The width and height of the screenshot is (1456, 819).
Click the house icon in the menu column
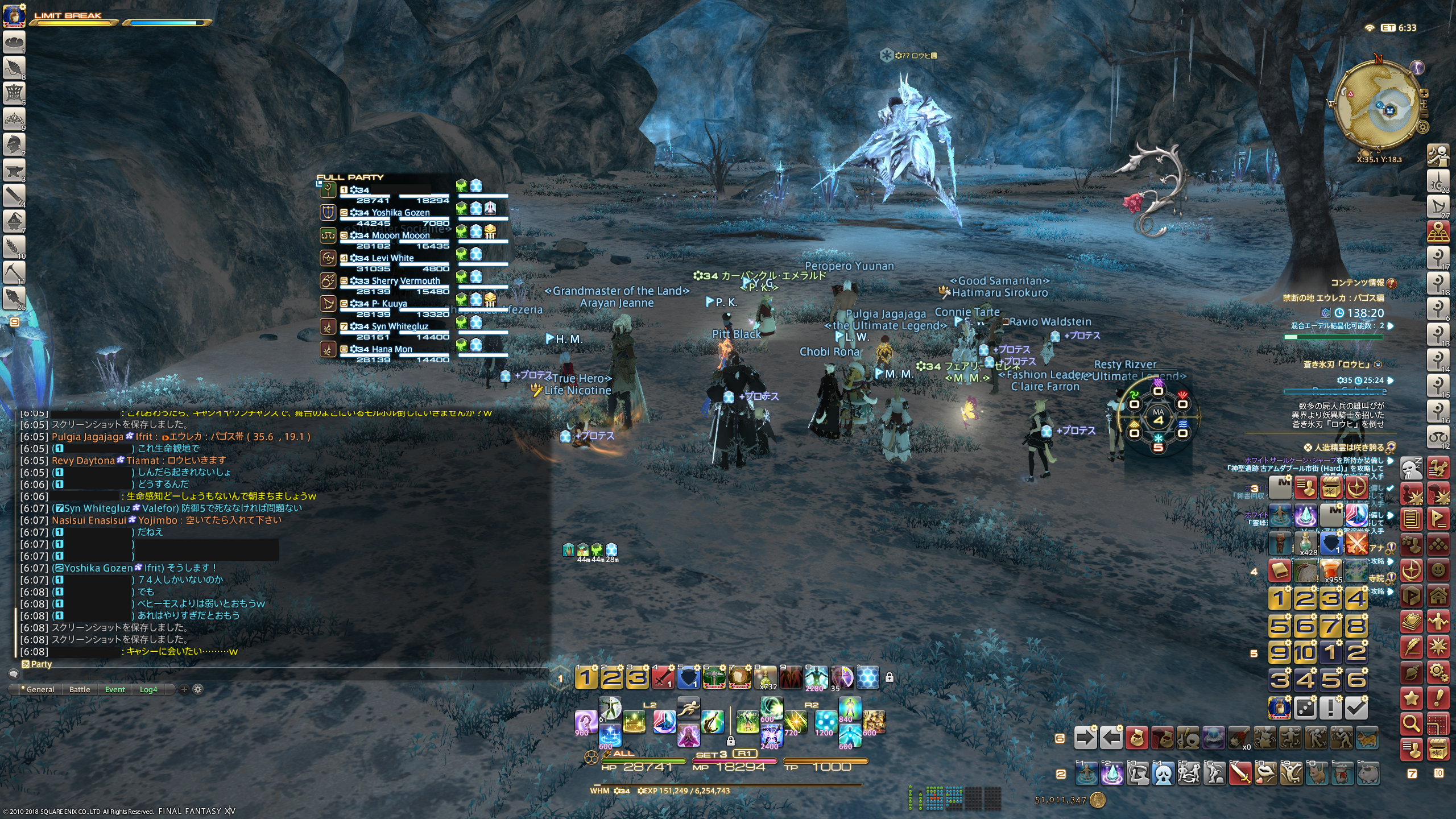click(x=1438, y=596)
